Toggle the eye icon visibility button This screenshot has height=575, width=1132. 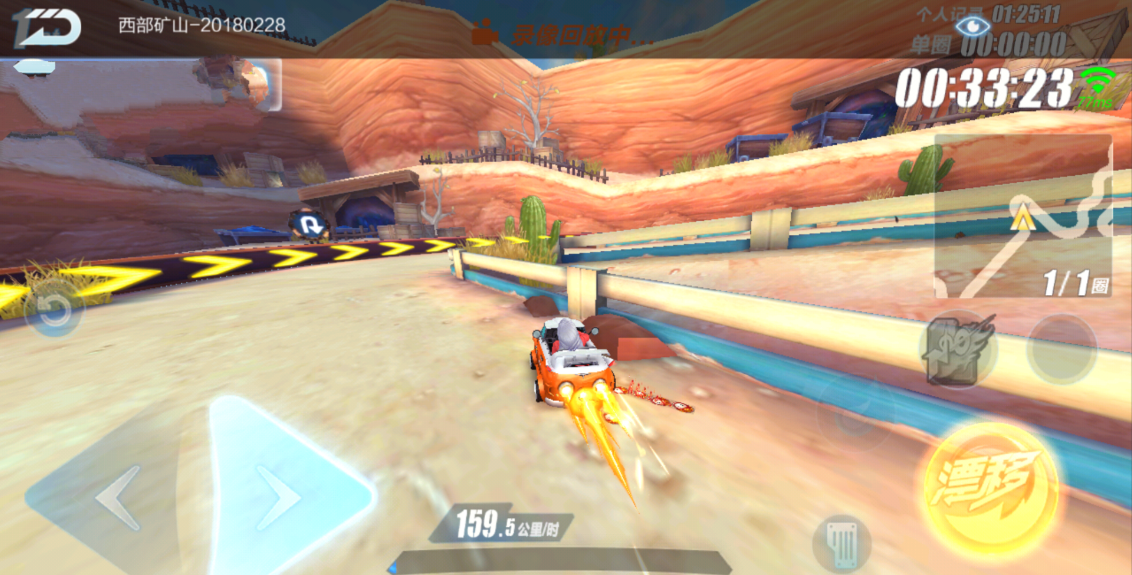pos(968,25)
